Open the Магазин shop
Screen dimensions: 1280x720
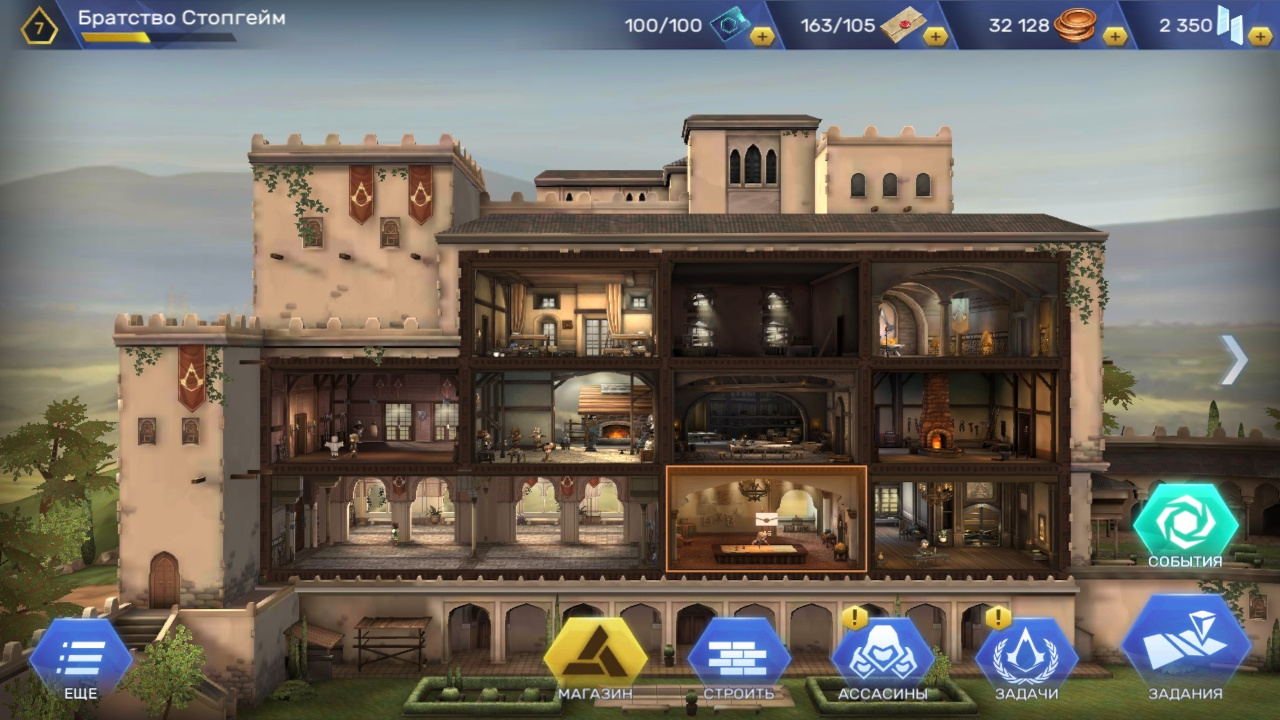click(x=595, y=657)
